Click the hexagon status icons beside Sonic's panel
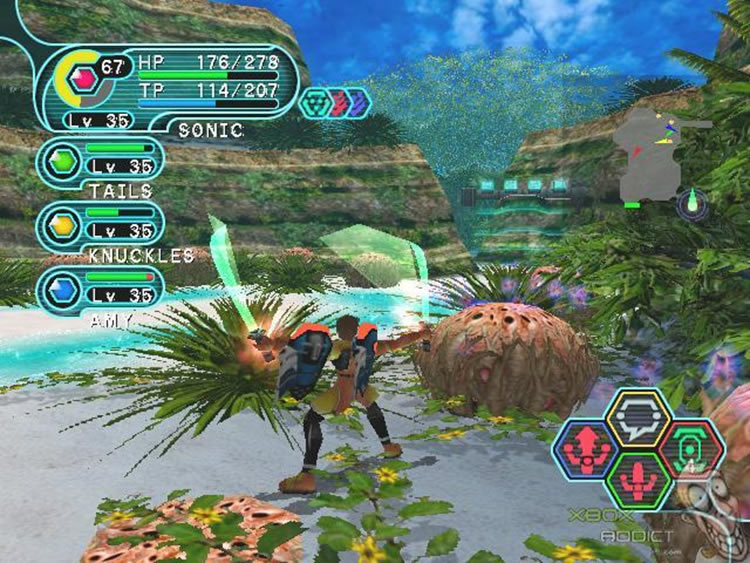 click(334, 102)
